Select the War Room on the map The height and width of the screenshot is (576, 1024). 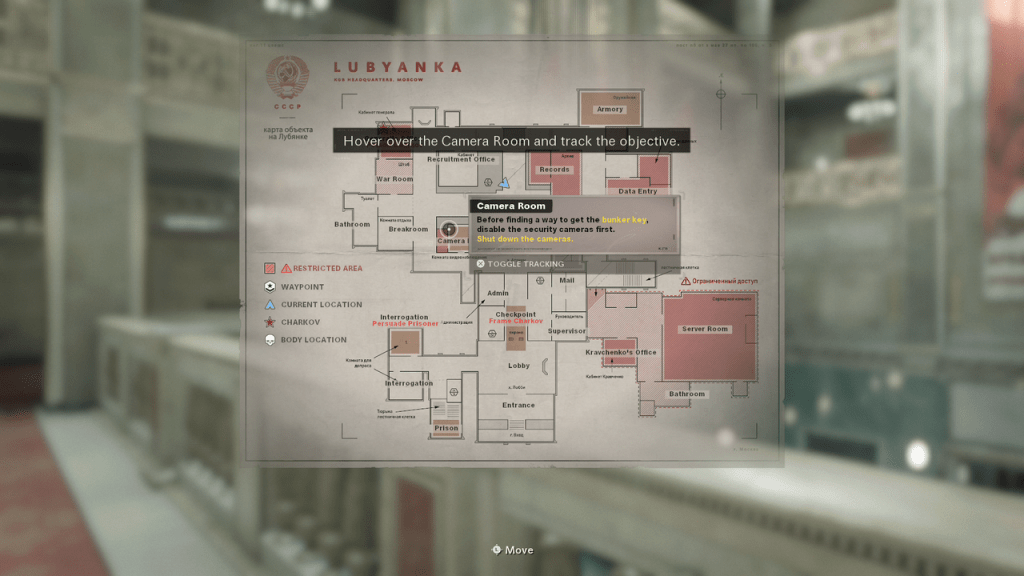[x=394, y=179]
